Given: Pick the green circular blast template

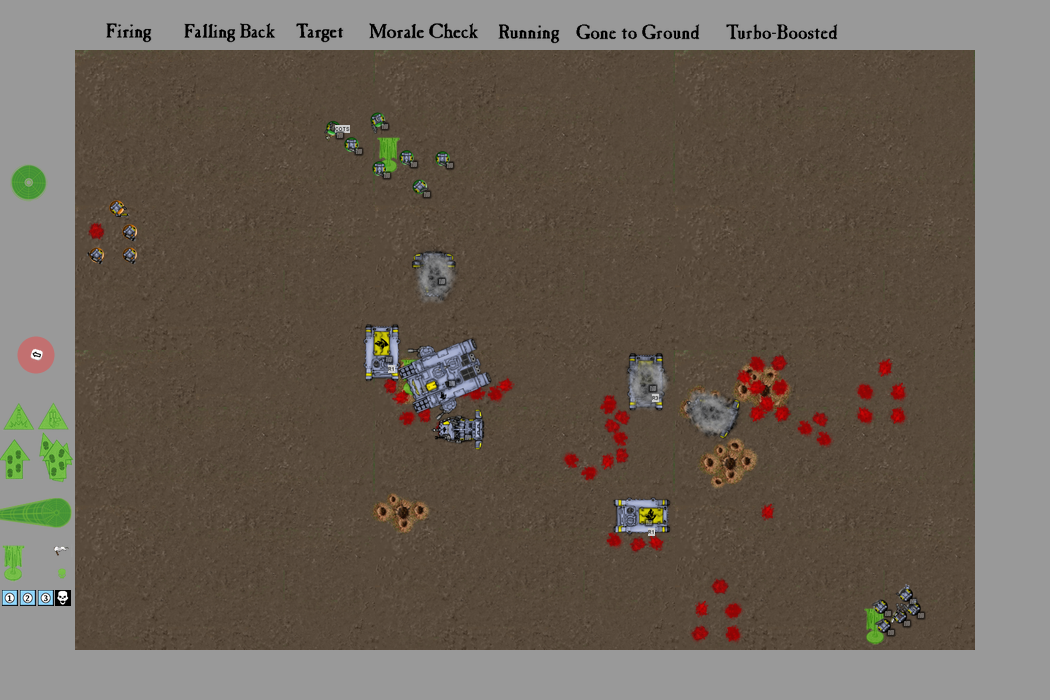Looking at the screenshot, I should tap(29, 182).
